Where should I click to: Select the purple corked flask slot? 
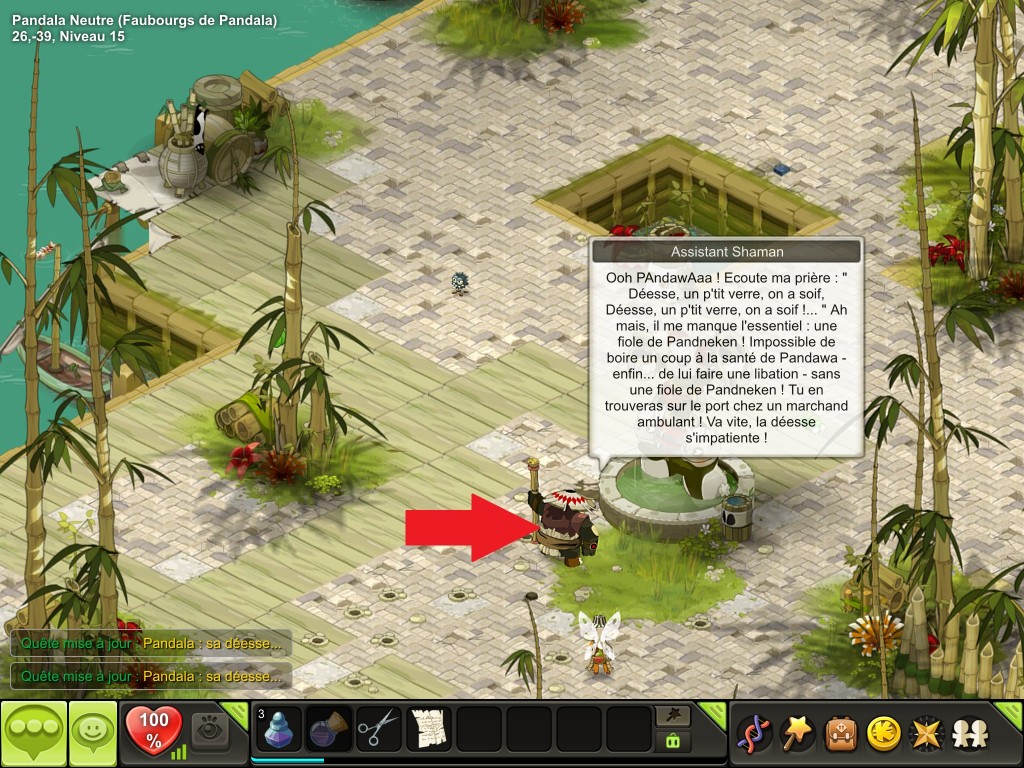tap(329, 729)
